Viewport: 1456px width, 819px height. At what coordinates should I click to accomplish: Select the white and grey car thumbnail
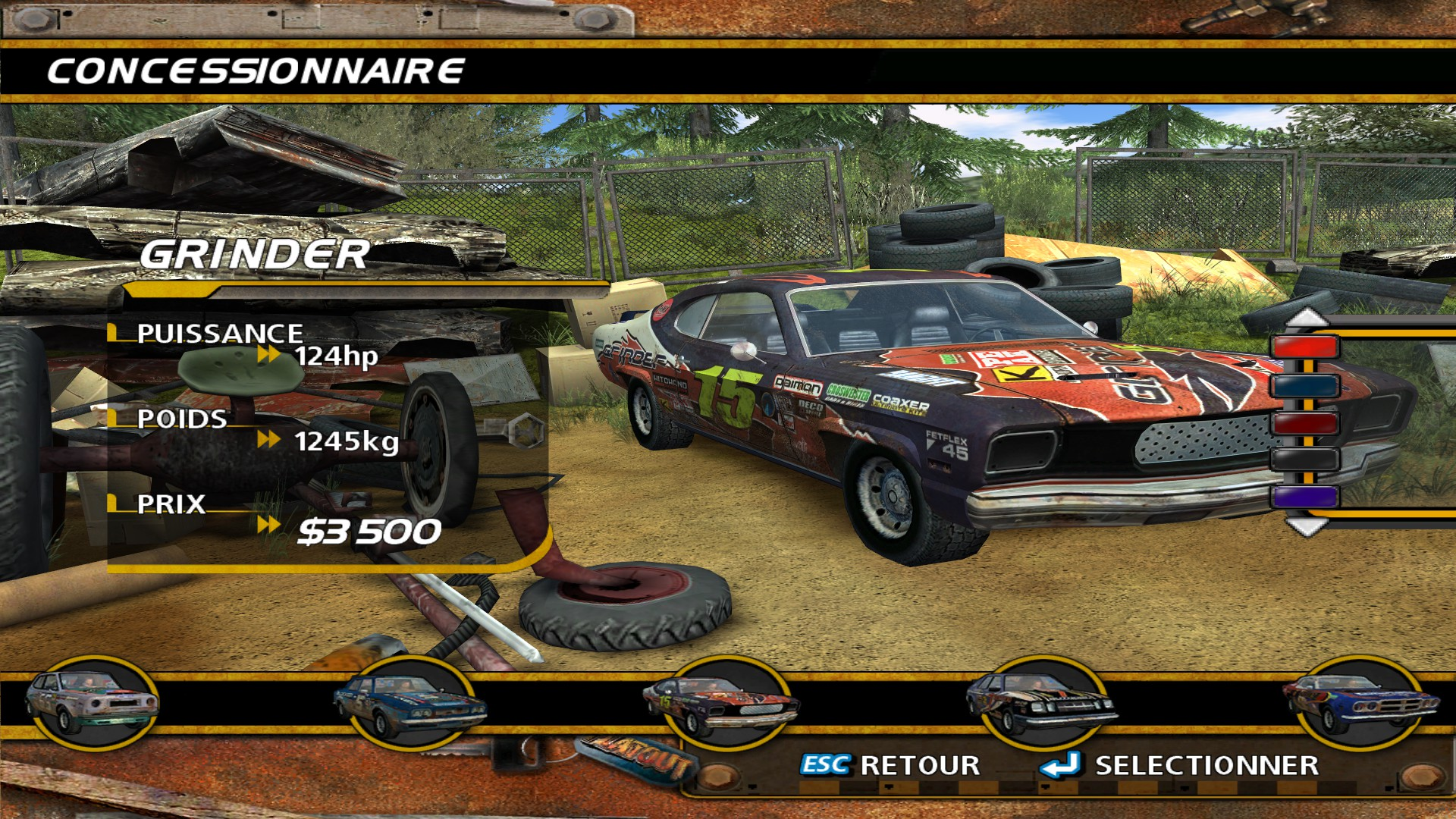[92, 703]
